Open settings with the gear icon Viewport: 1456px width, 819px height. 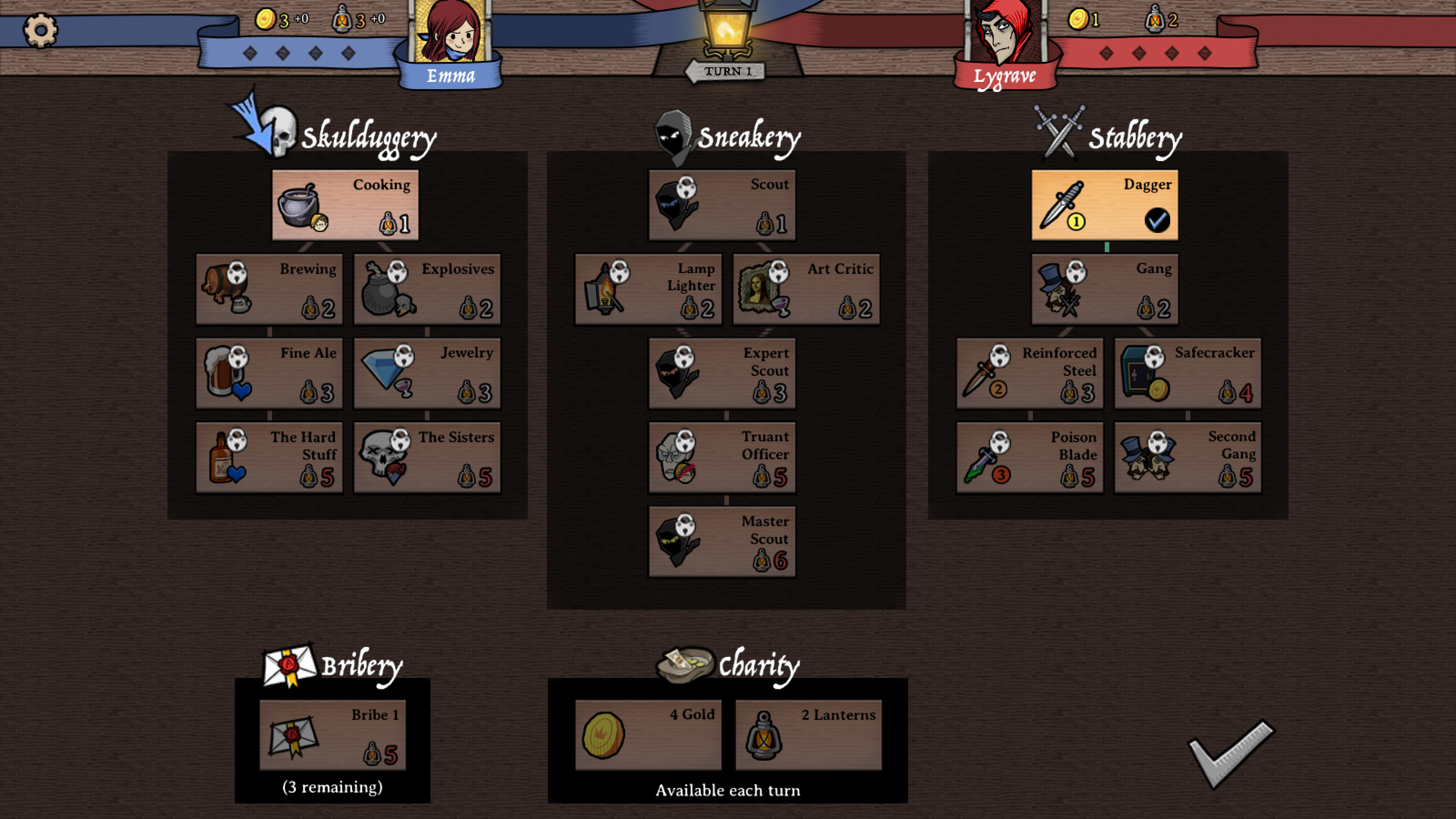click(40, 30)
